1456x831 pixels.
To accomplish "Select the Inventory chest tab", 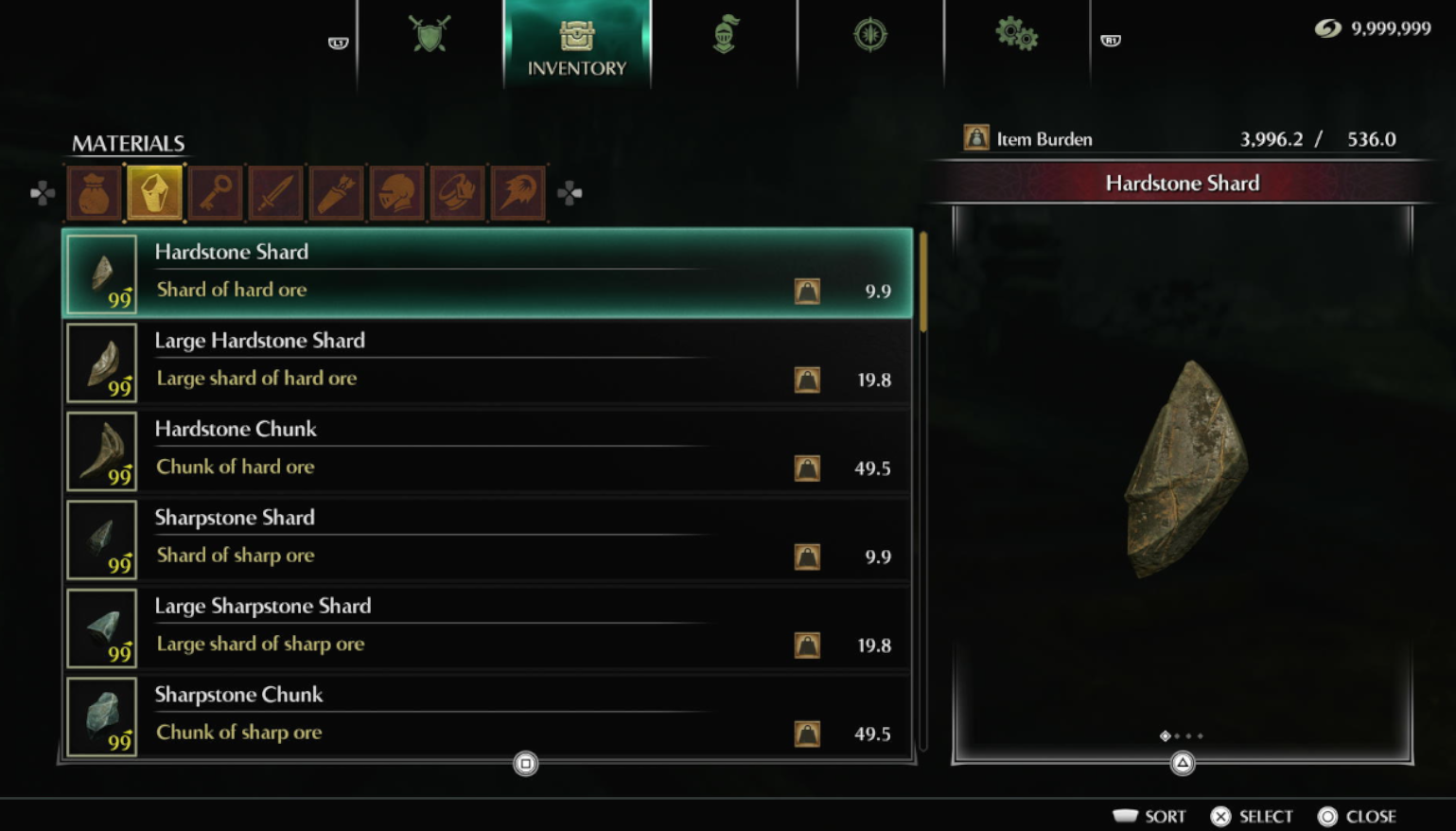I will point(576,47).
